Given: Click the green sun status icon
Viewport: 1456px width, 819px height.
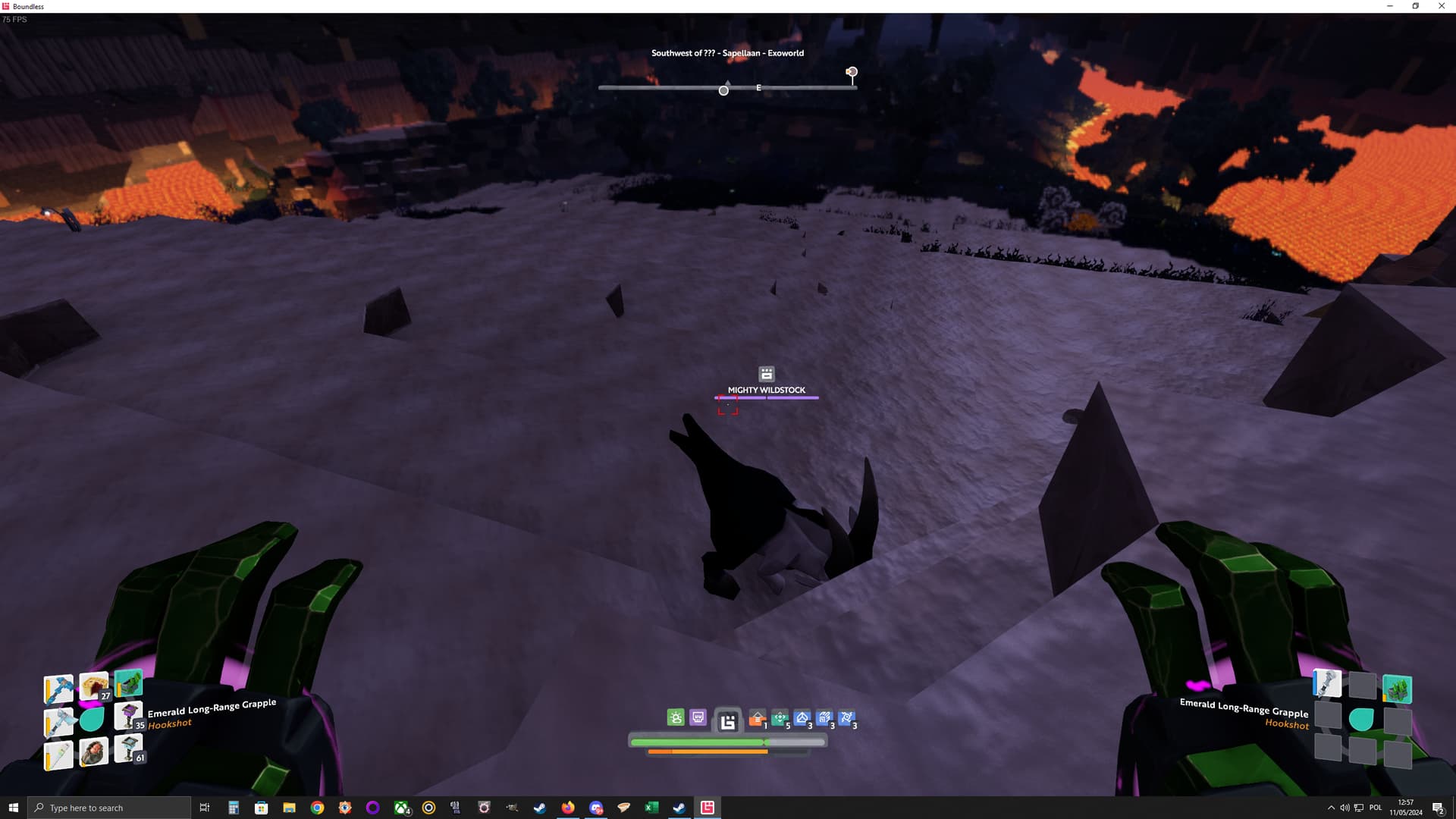Looking at the screenshot, I should (676, 717).
